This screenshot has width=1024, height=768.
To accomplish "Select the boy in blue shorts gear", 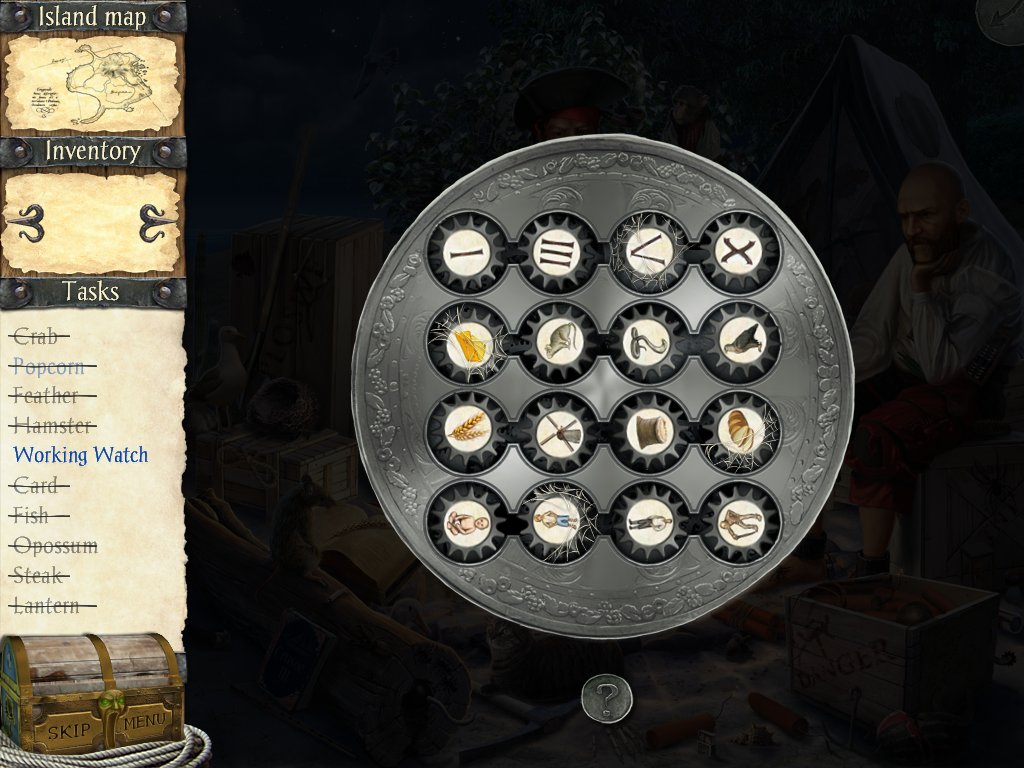I will click(x=558, y=521).
